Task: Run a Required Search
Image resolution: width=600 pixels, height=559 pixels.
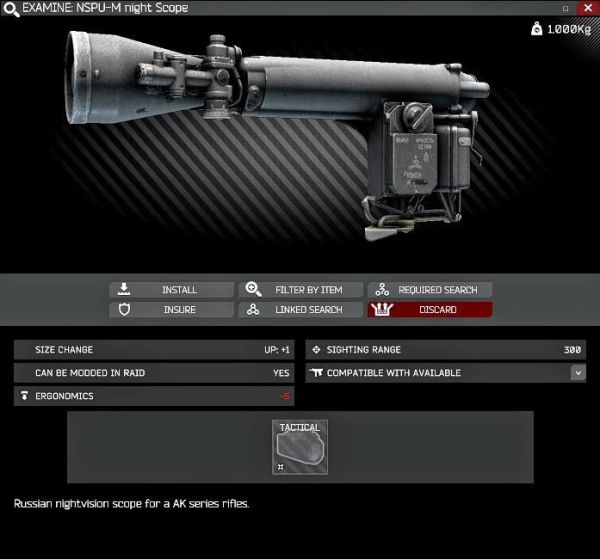Action: pyautogui.click(x=430, y=290)
